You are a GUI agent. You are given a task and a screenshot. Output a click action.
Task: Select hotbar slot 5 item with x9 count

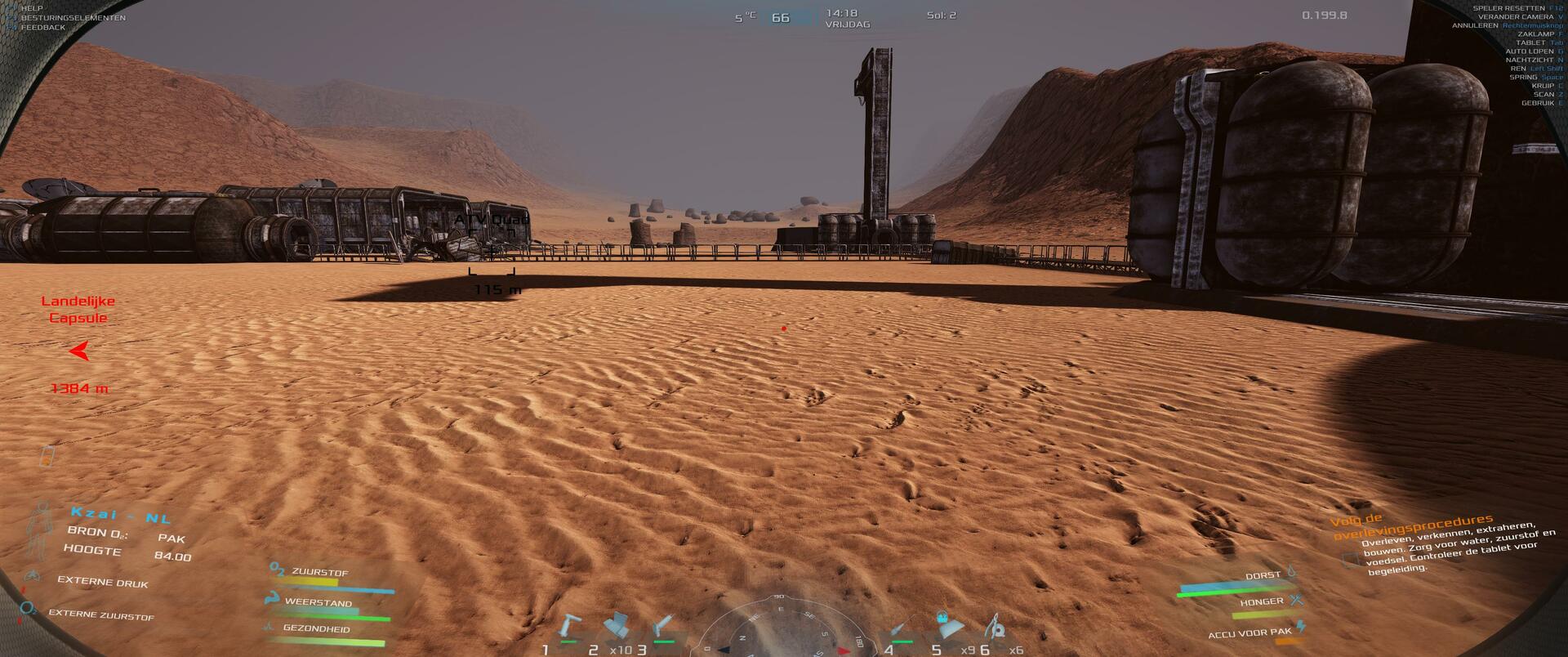(947, 627)
